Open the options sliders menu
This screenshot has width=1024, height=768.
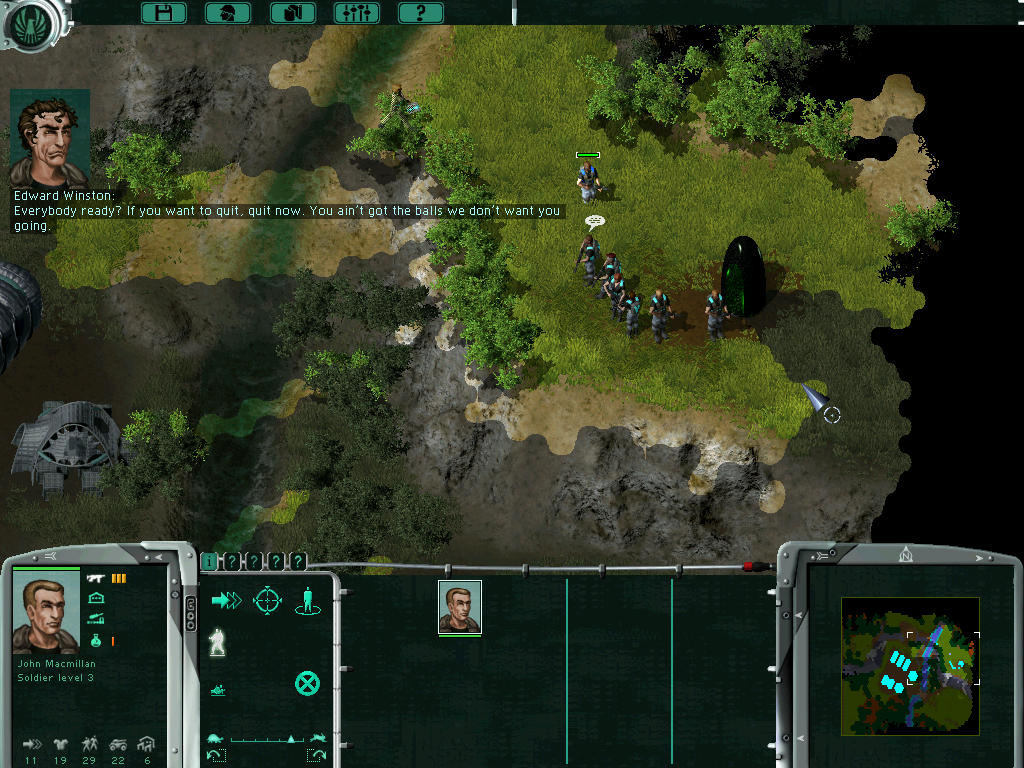(356, 13)
